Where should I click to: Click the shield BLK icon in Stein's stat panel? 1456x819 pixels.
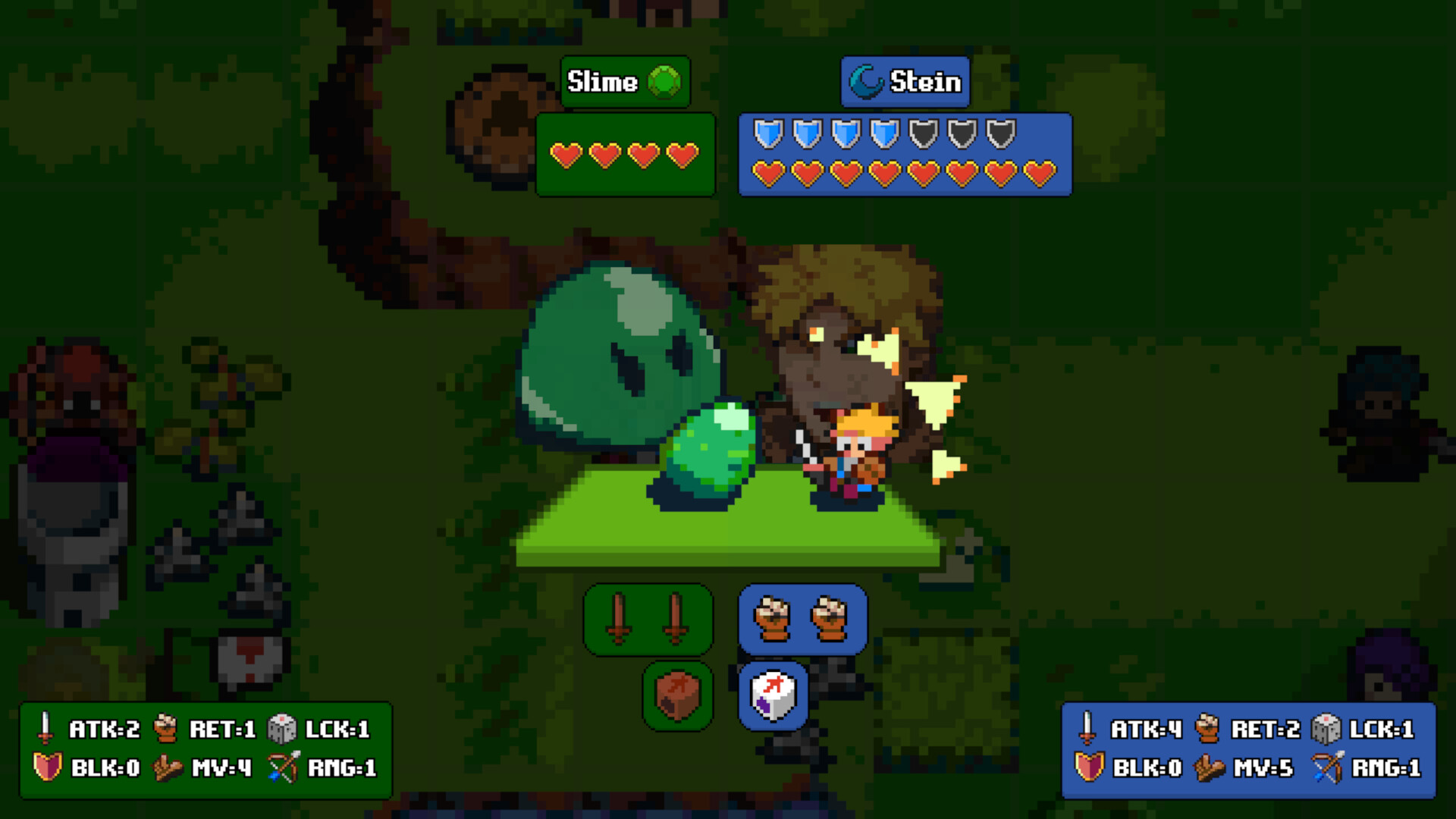point(1087,768)
